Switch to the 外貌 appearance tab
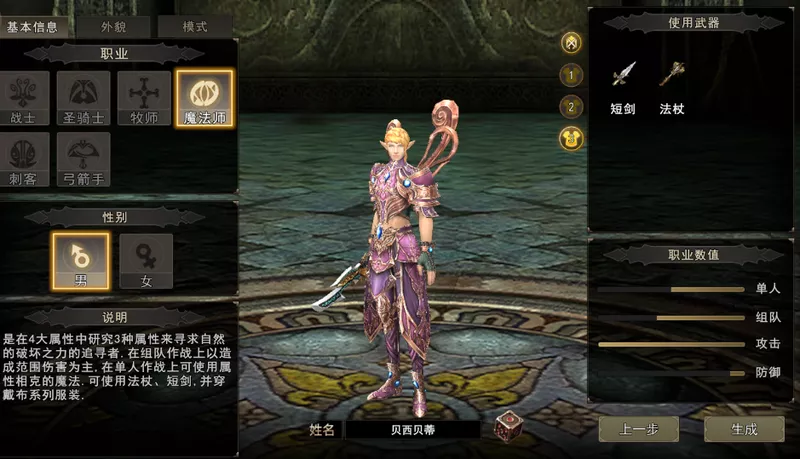 tap(111, 27)
